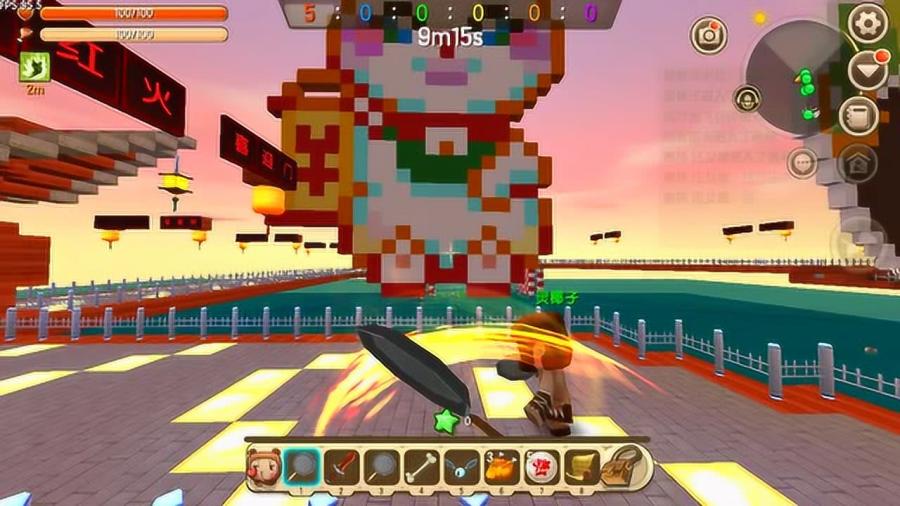This screenshot has width=900, height=506.
Task: Choose the blue winged item in slot 5
Action: click(460, 467)
